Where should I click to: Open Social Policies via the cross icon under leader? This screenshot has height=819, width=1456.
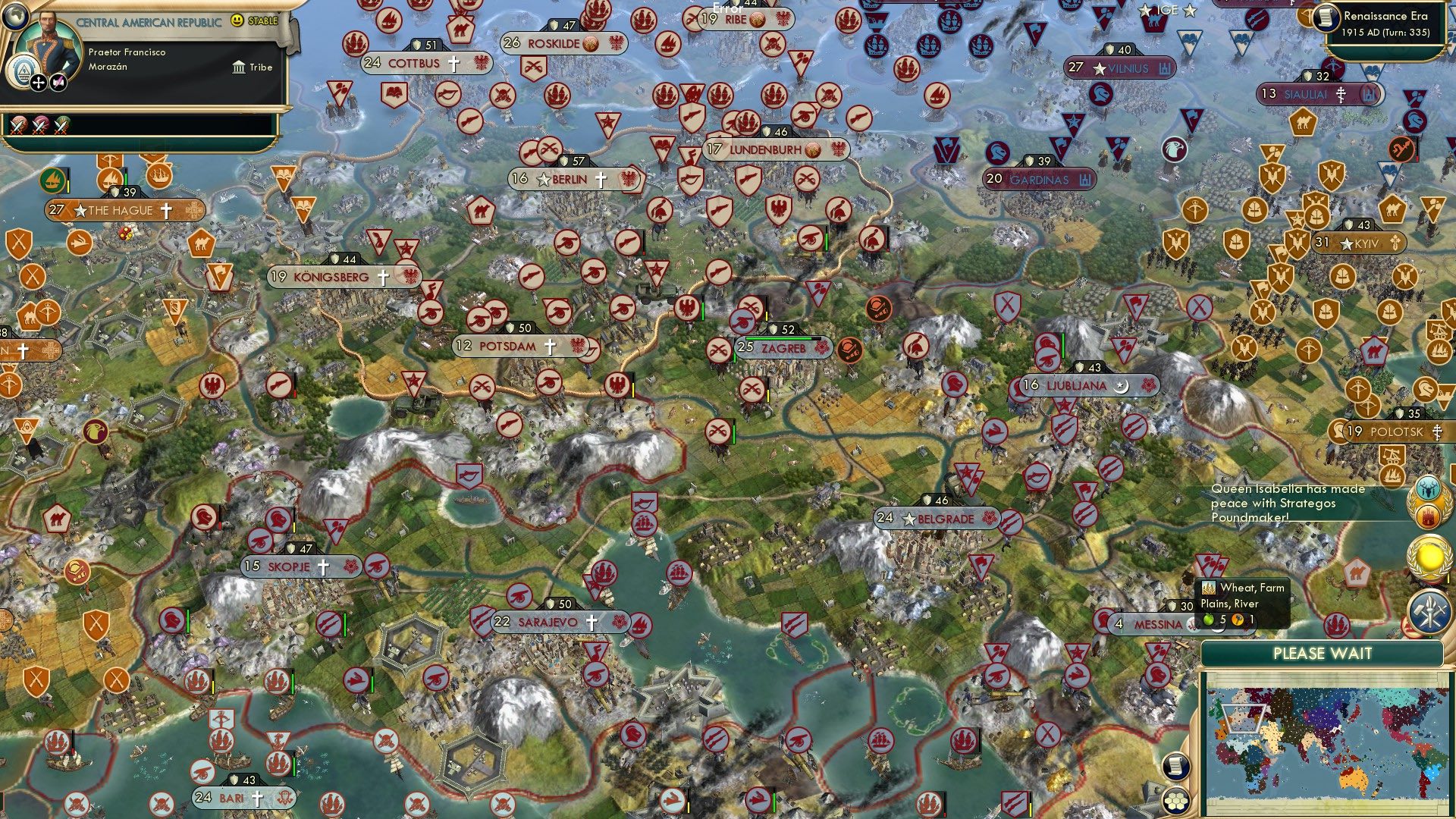(x=38, y=83)
